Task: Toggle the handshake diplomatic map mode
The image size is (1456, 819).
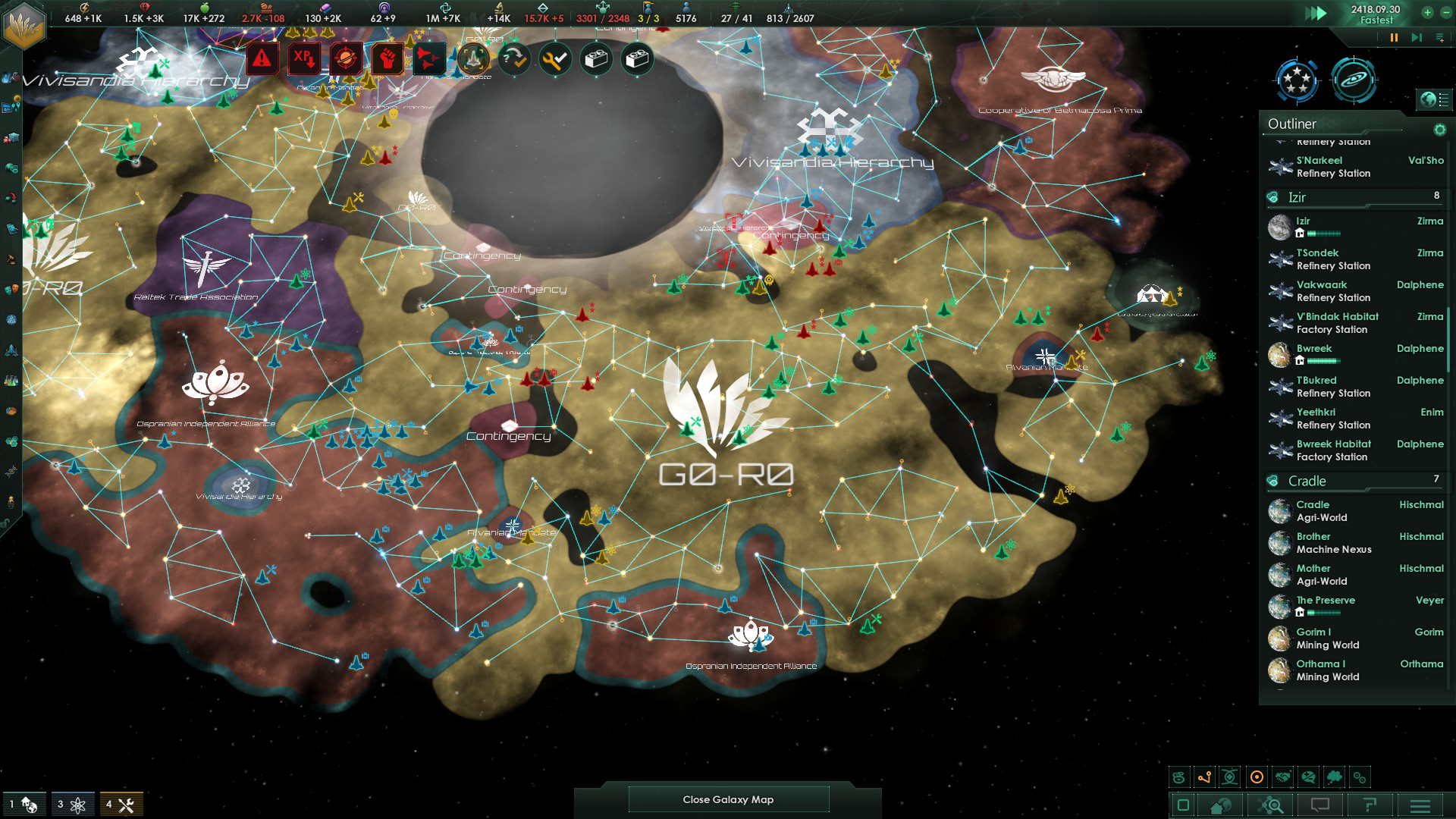Action: pos(1282,777)
